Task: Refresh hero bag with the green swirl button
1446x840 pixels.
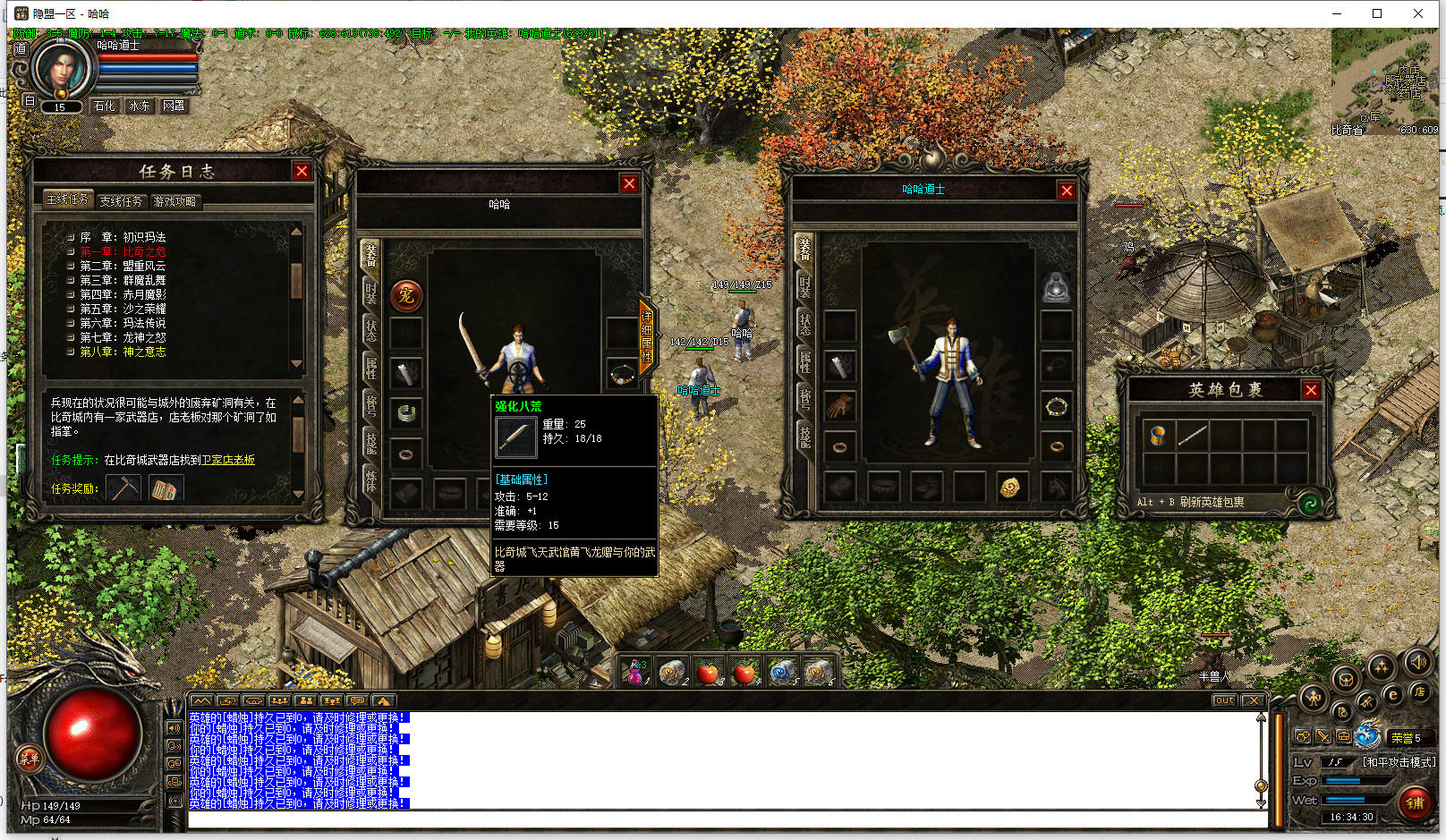Action: [x=1309, y=503]
